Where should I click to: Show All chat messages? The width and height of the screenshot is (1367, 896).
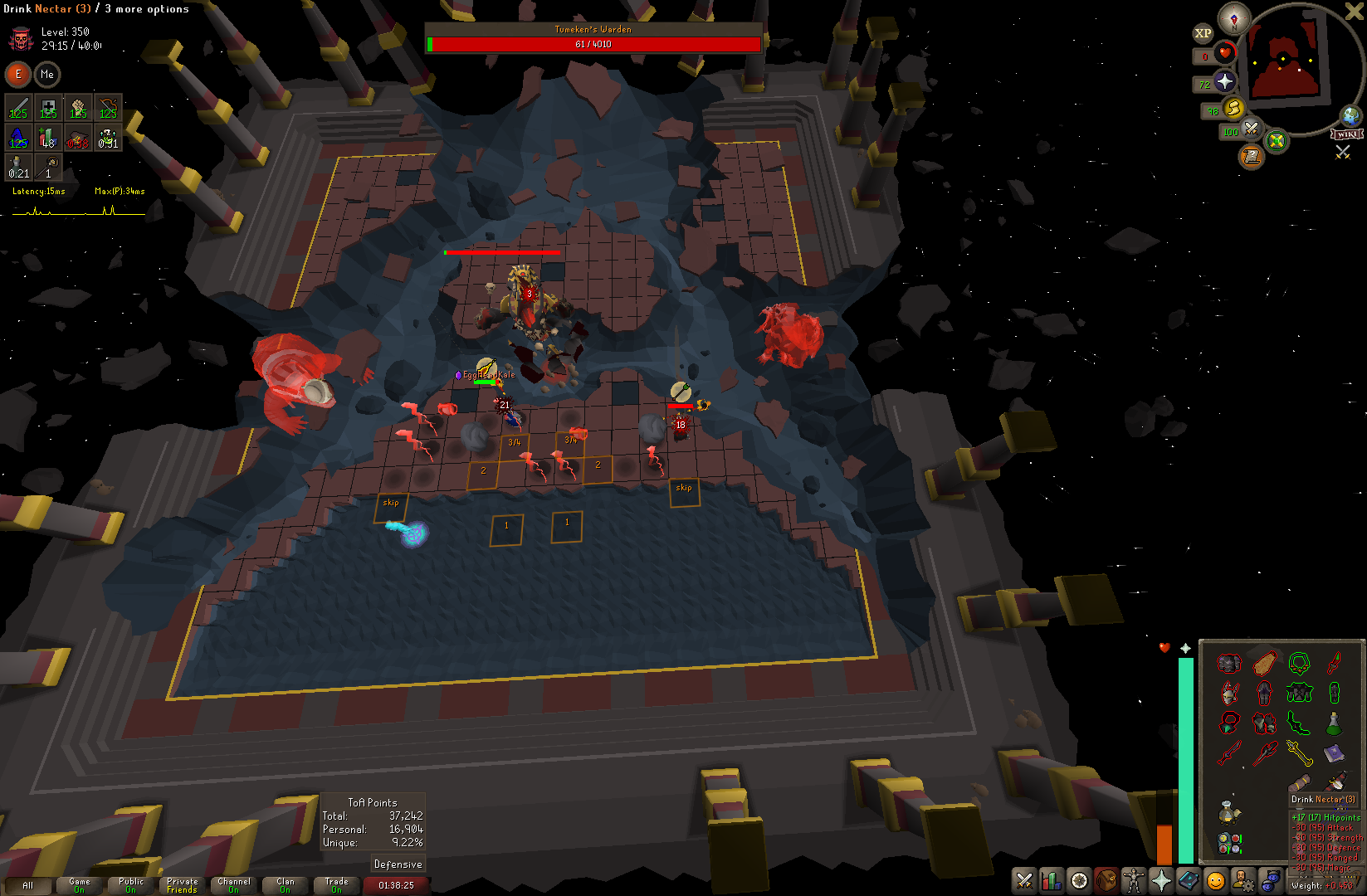[x=28, y=885]
